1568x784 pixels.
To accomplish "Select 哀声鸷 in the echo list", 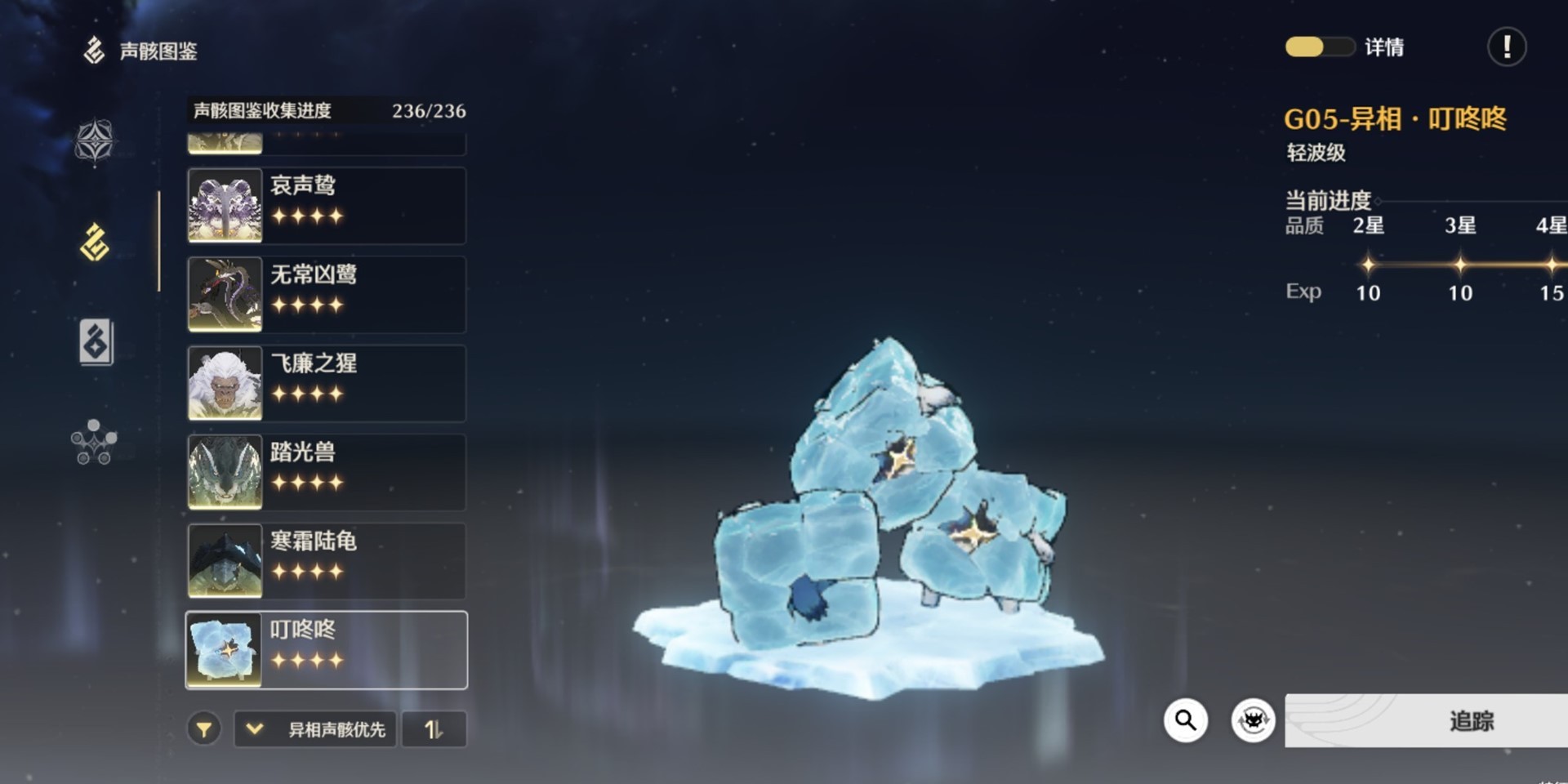I will point(327,205).
